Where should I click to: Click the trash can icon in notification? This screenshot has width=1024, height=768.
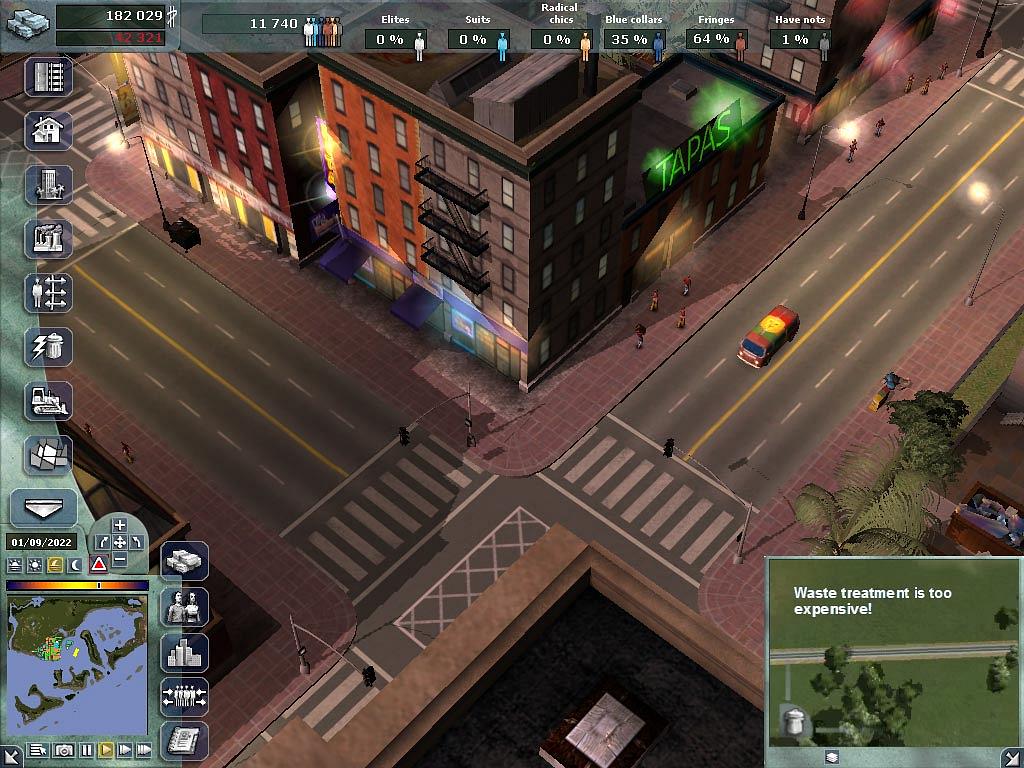(793, 721)
